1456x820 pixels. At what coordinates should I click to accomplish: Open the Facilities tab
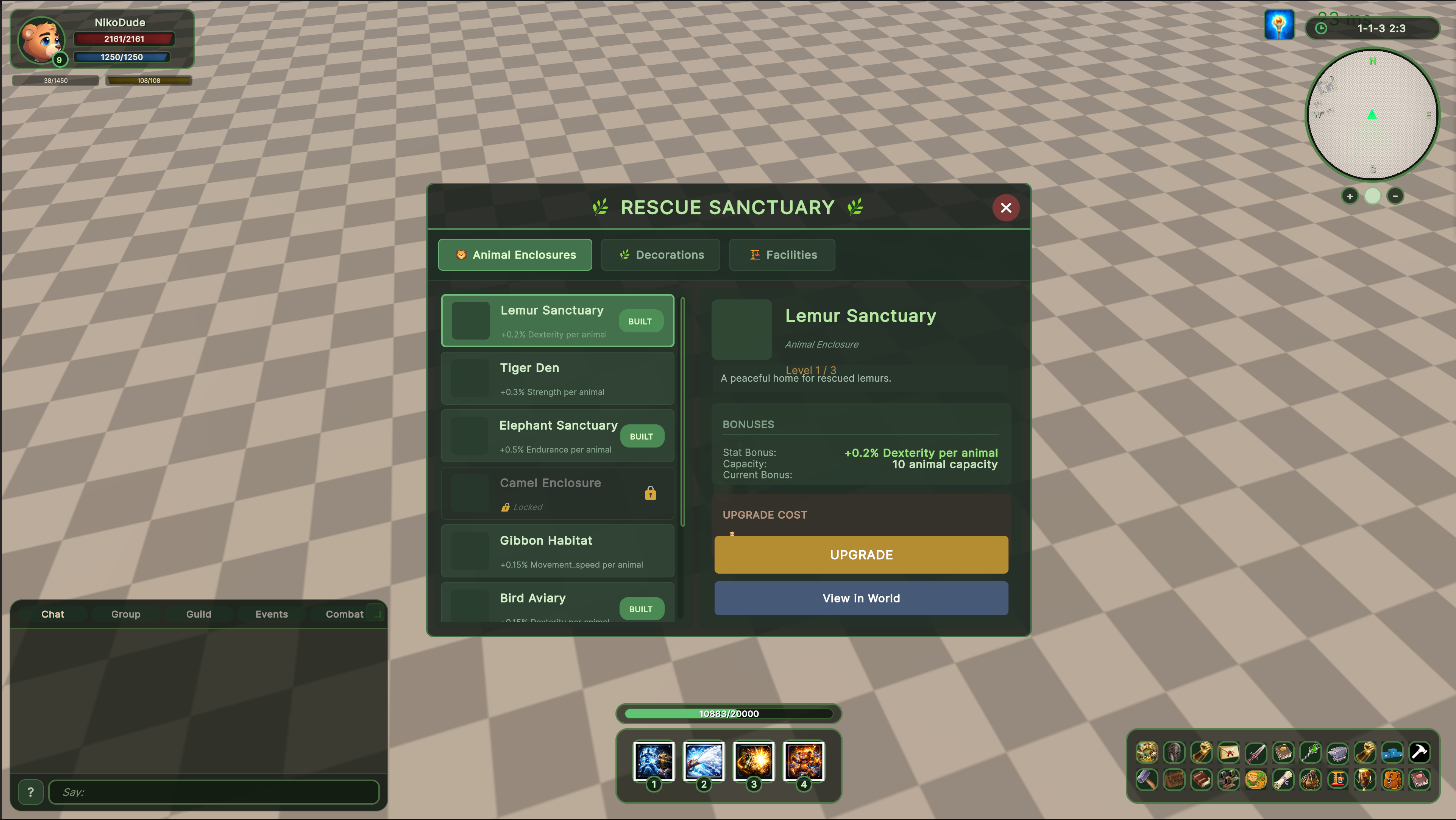[x=782, y=255]
